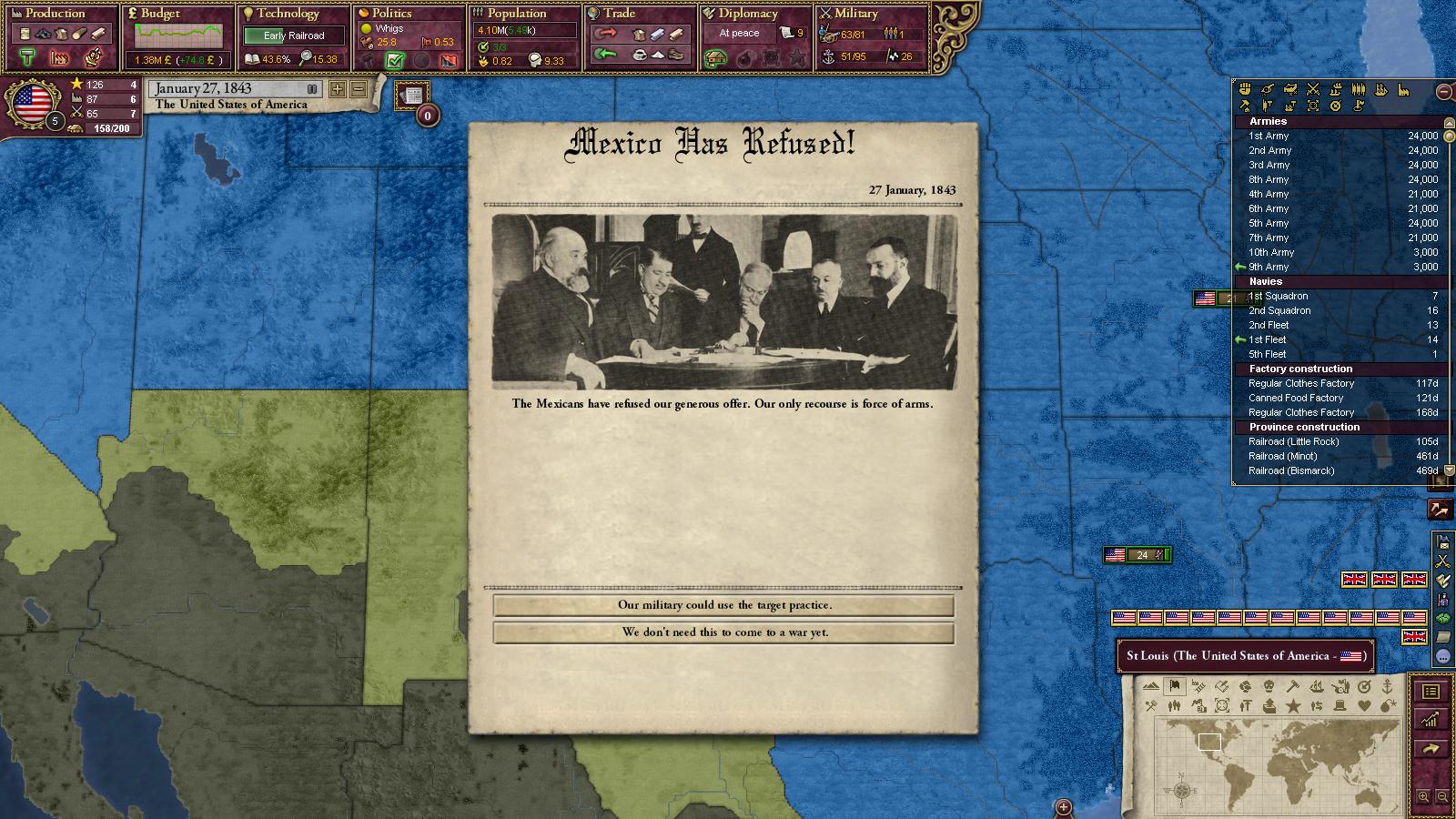The image size is (1456, 819).
Task: Select 9th Army in the outliner
Action: click(1269, 267)
